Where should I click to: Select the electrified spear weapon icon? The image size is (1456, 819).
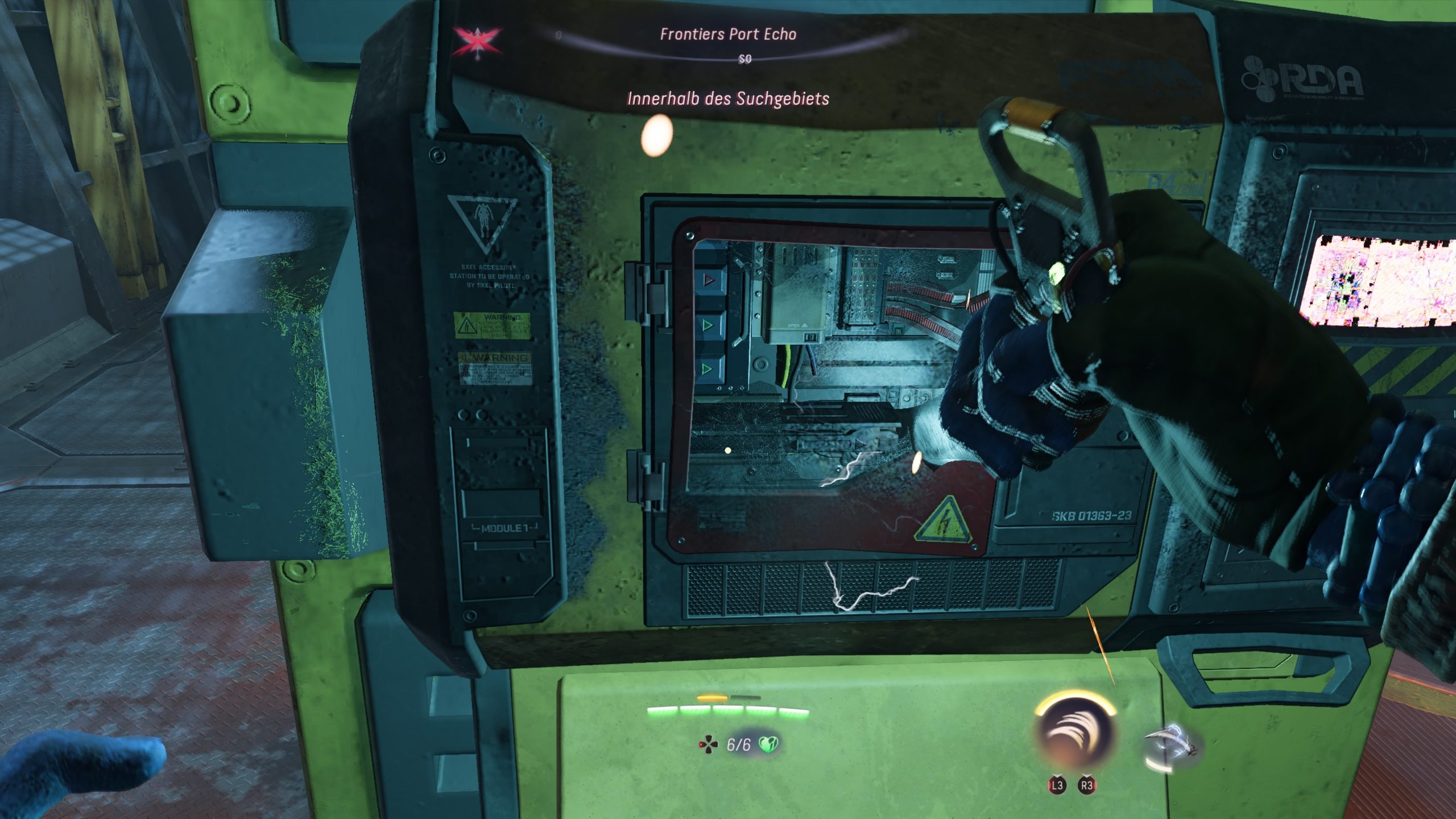click(x=1169, y=747)
